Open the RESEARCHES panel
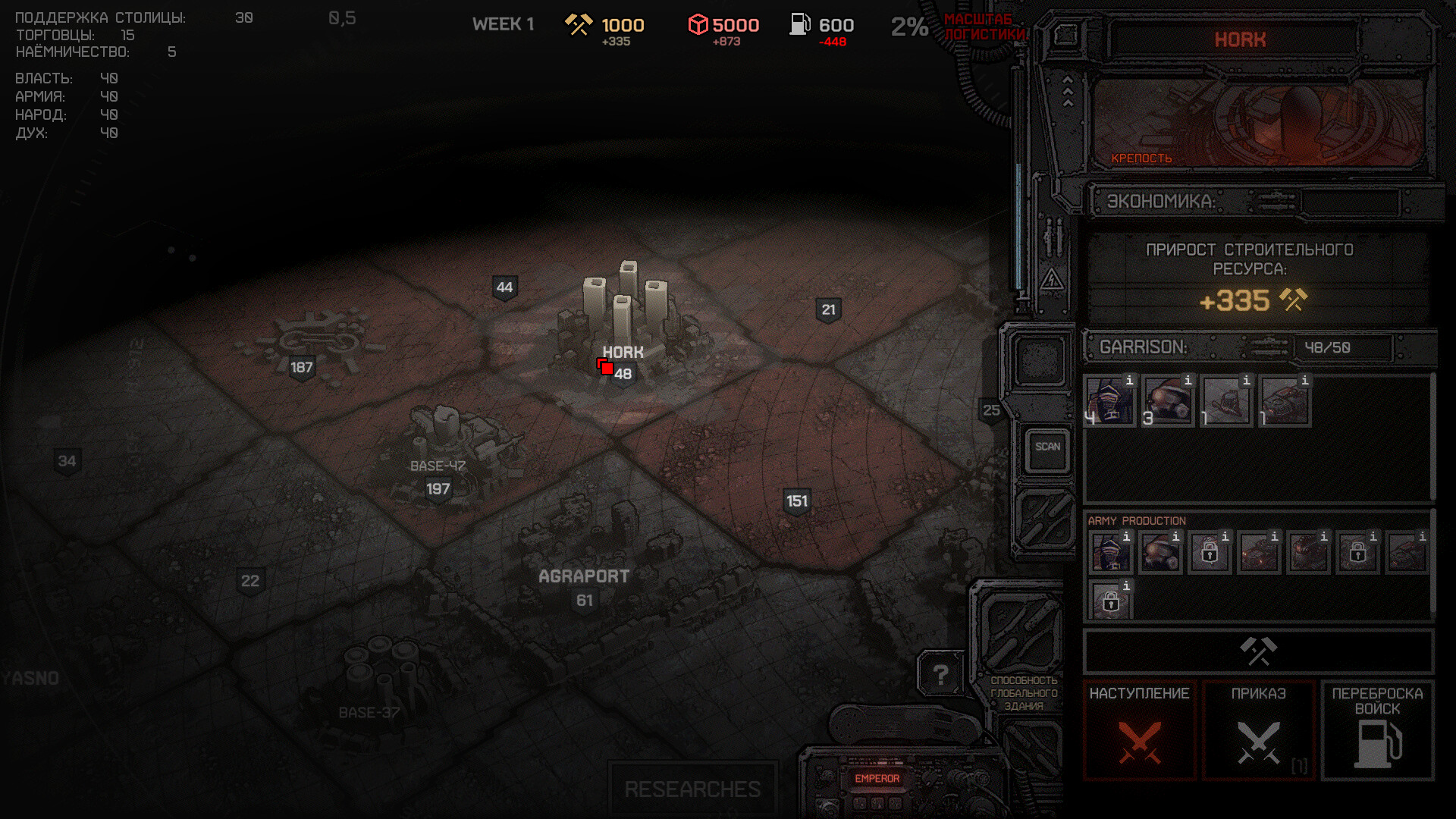The image size is (1456, 819). click(x=692, y=789)
